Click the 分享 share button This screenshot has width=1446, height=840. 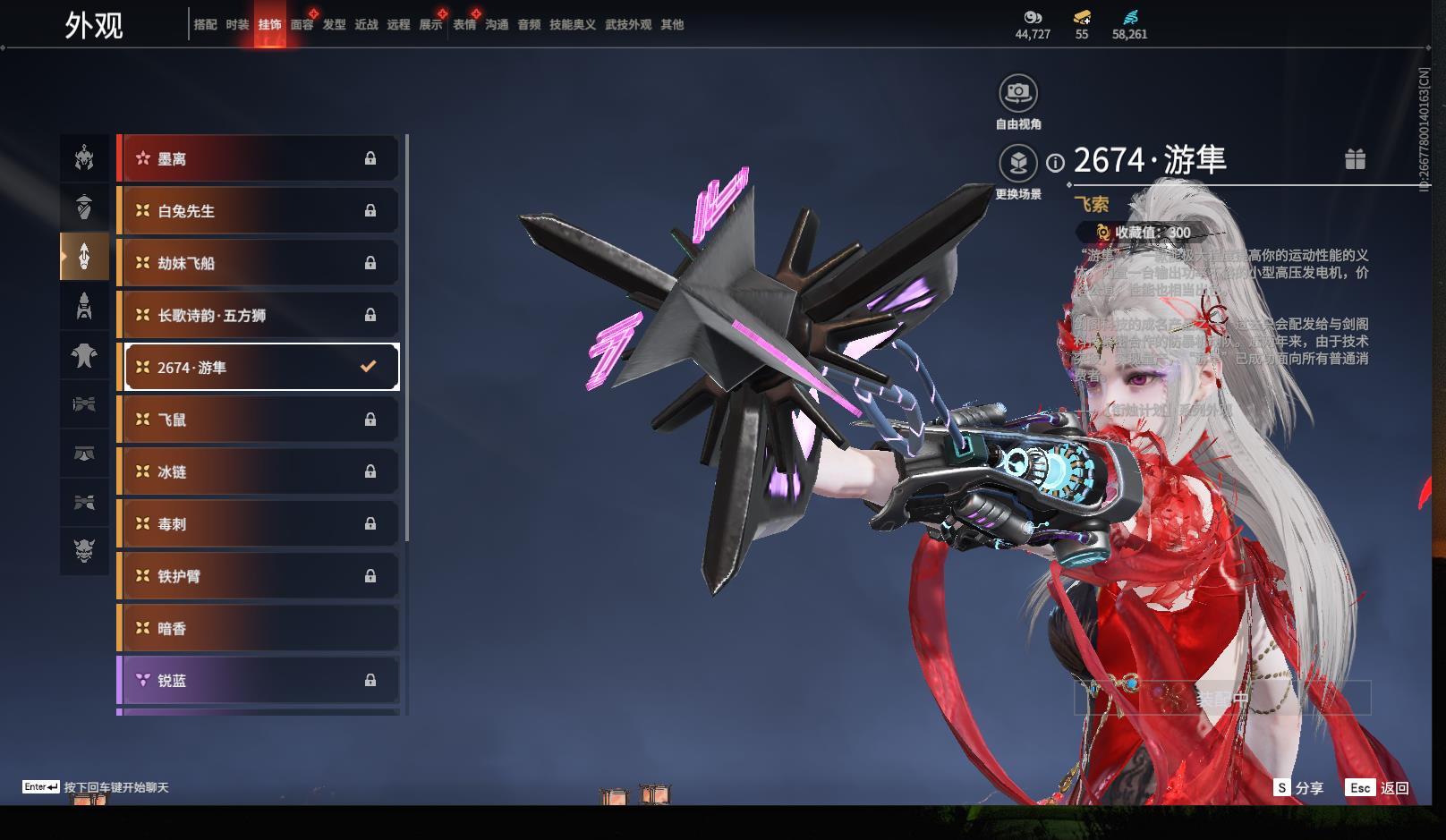coord(1299,787)
